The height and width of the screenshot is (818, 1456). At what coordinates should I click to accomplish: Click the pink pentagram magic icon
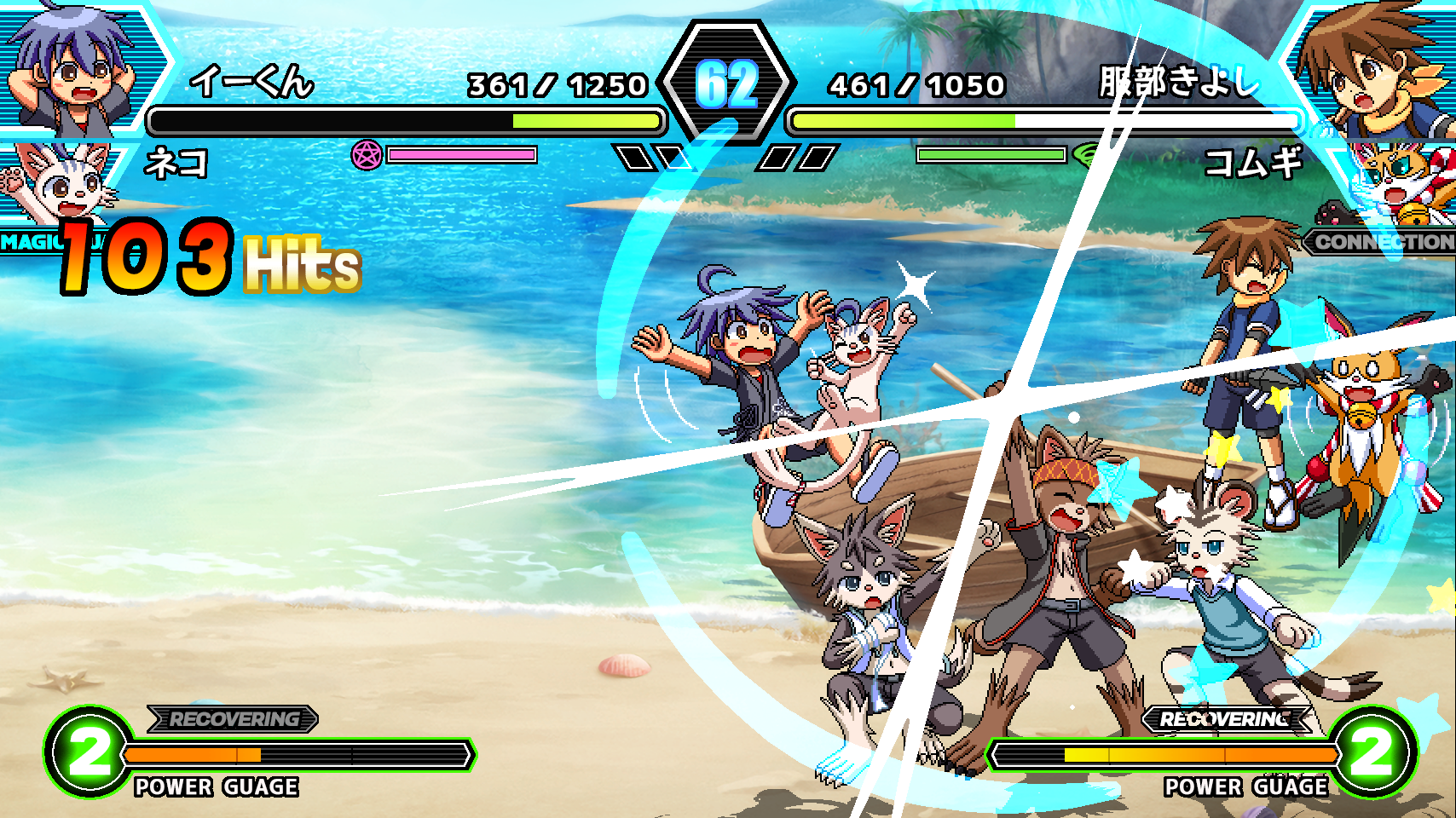[367, 155]
